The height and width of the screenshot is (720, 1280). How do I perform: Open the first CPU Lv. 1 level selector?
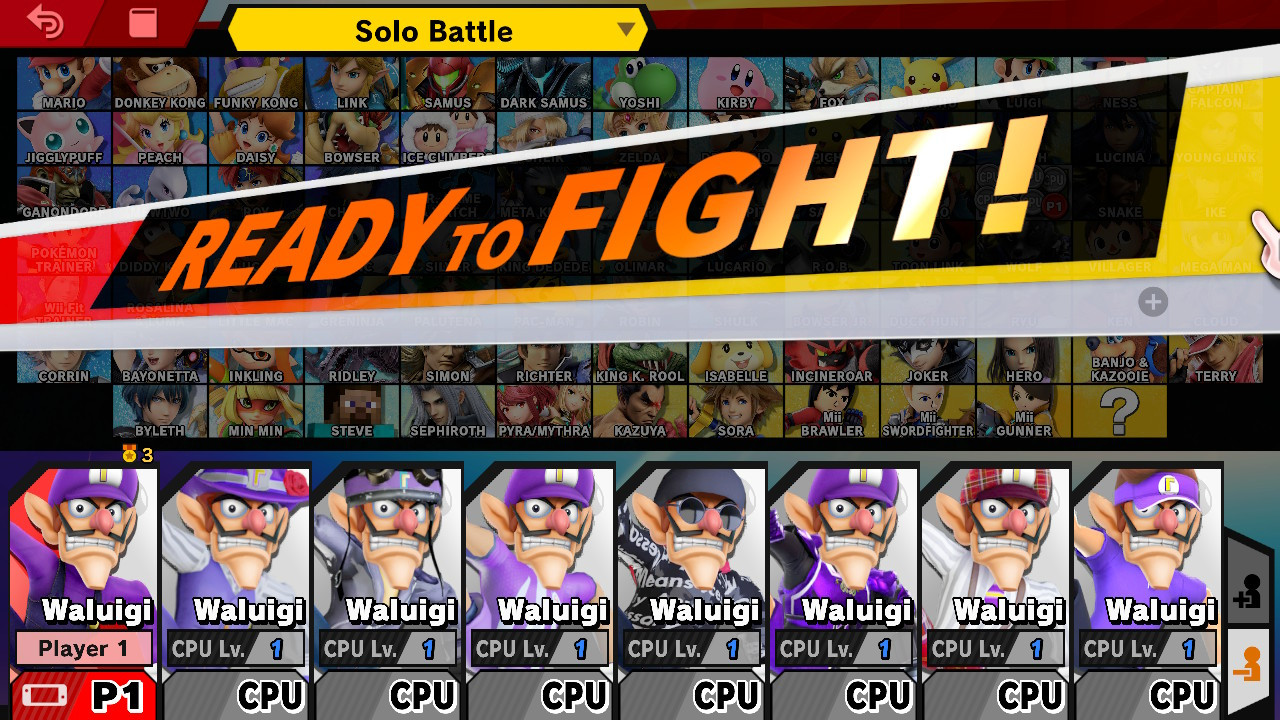coord(235,649)
